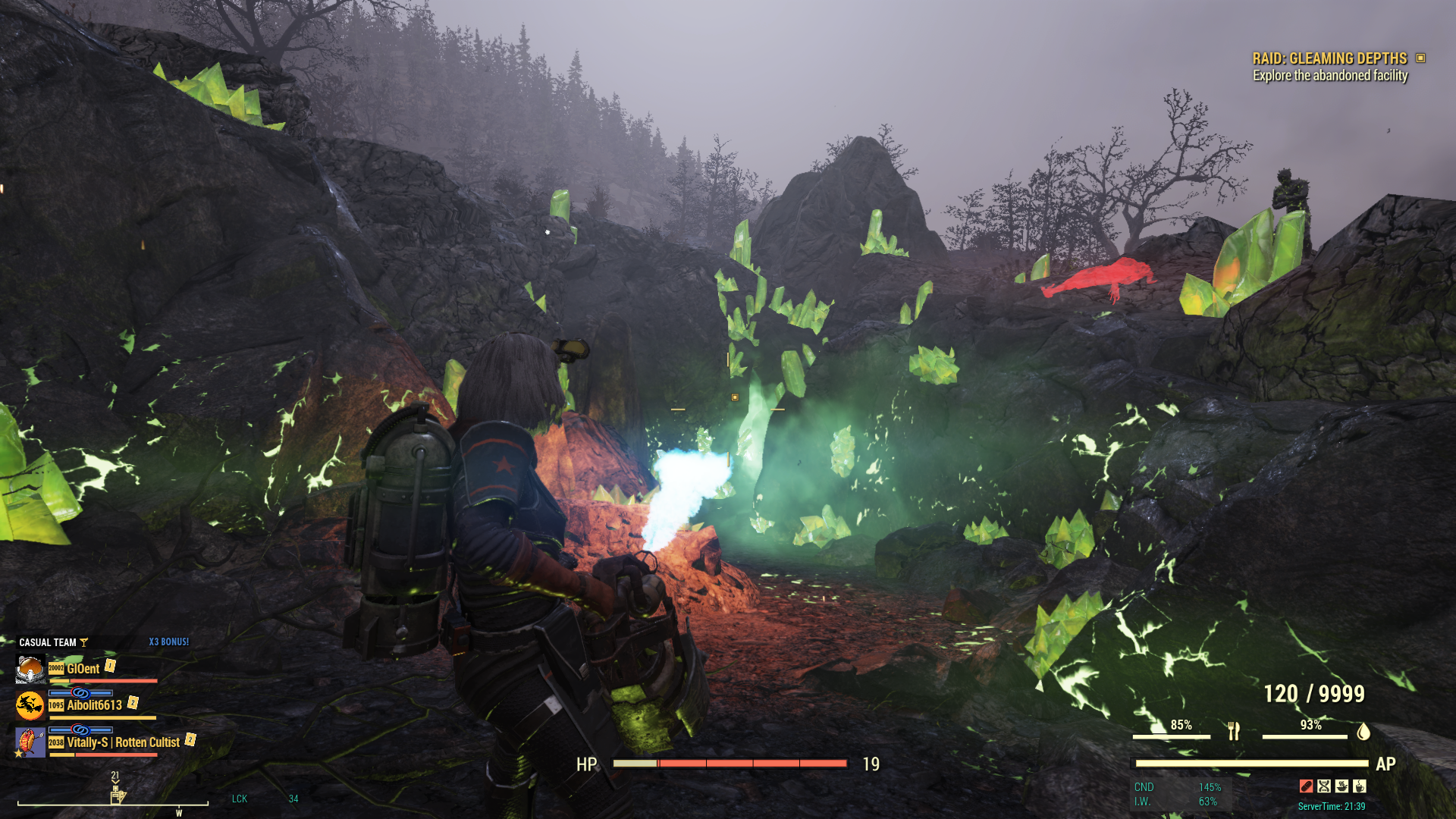Check the steaming bowl food buff icon
This screenshot has width=1456, height=819.
[1341, 786]
